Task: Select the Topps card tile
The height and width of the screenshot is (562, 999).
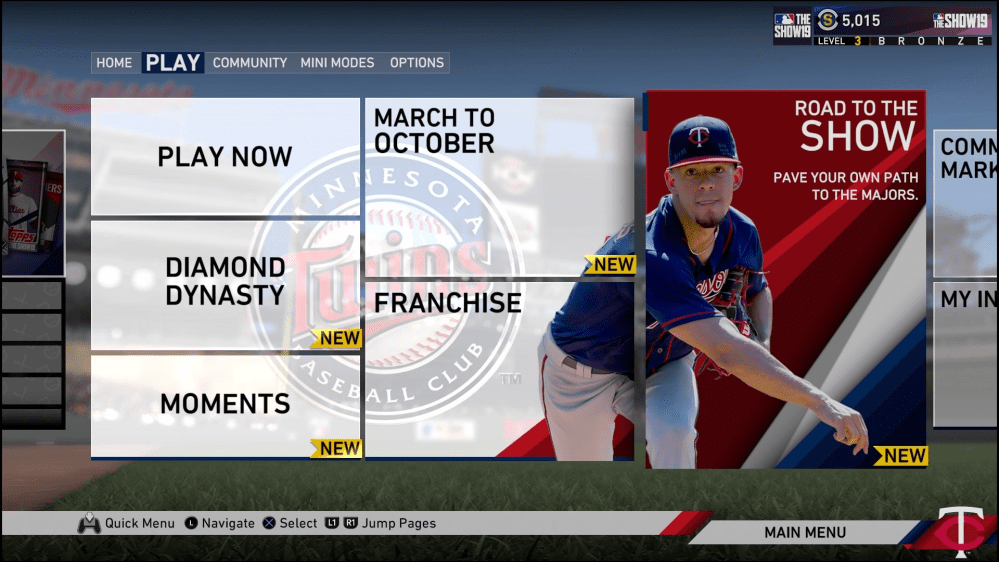Action: pos(32,205)
